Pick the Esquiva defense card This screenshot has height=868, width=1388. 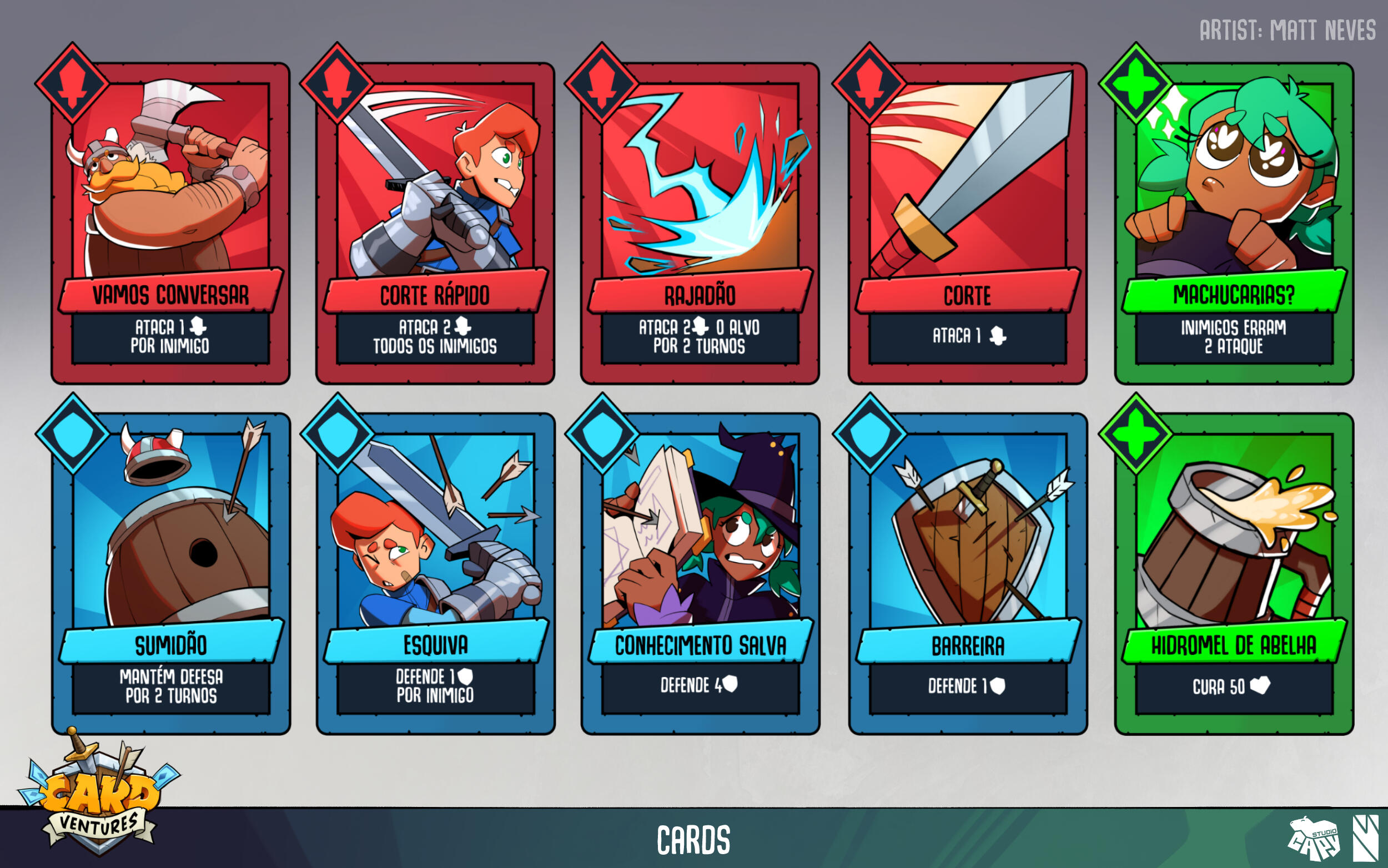click(x=435, y=574)
